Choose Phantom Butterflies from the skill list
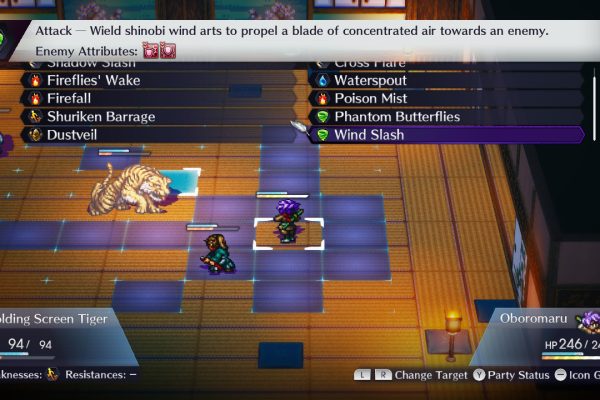 click(396, 117)
